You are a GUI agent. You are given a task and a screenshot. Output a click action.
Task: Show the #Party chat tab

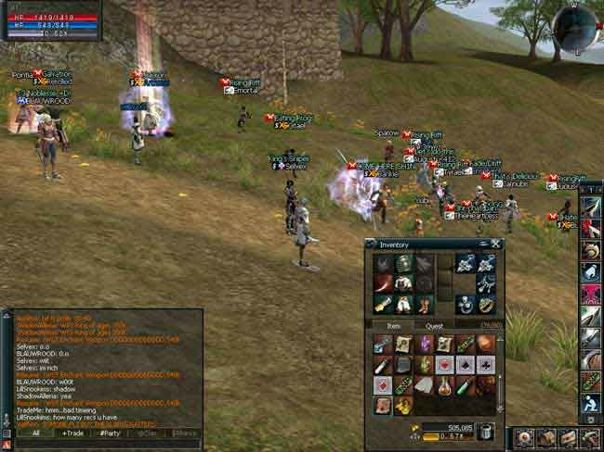point(108,433)
